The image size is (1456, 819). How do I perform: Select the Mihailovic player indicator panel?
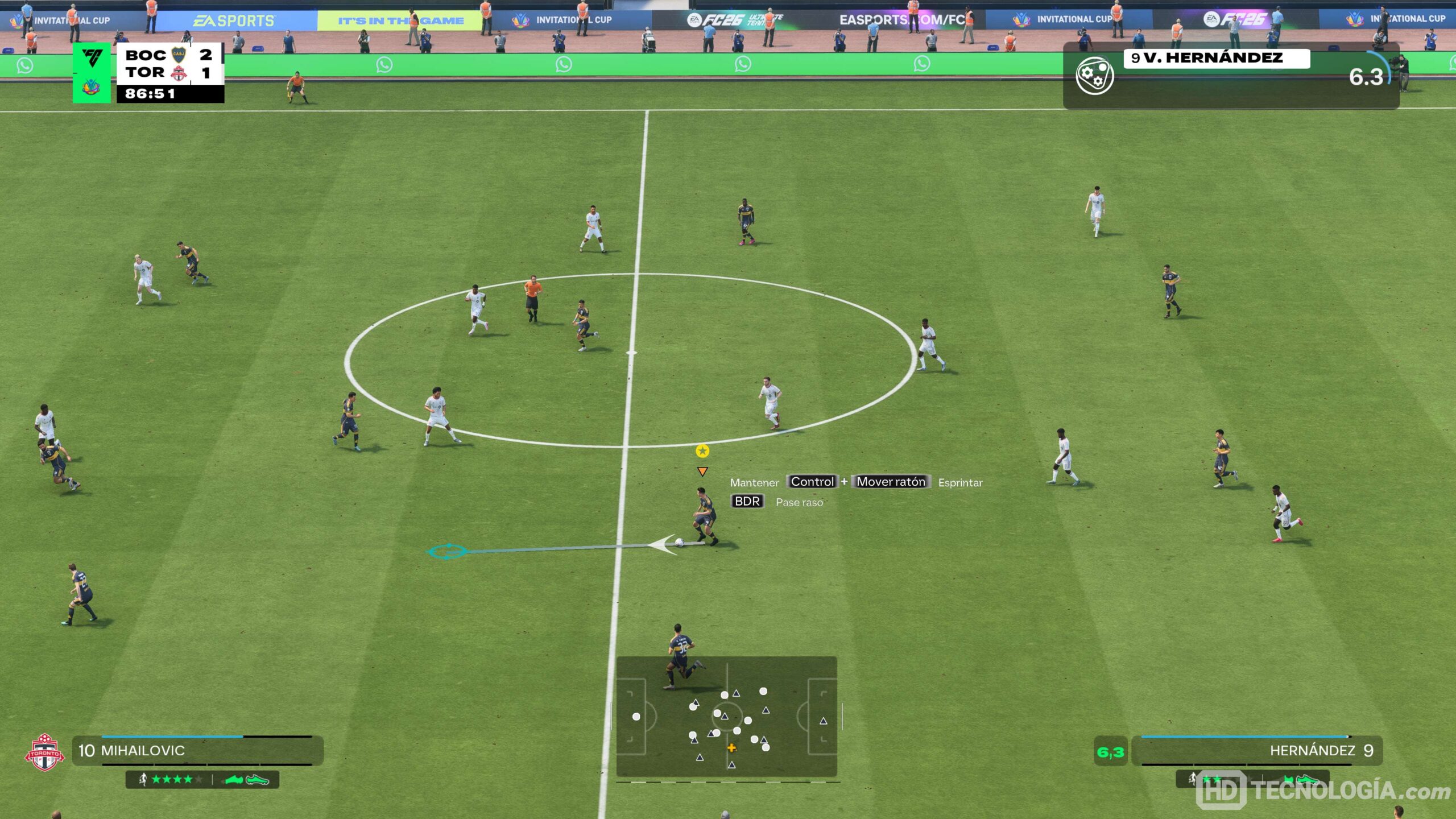(197, 750)
